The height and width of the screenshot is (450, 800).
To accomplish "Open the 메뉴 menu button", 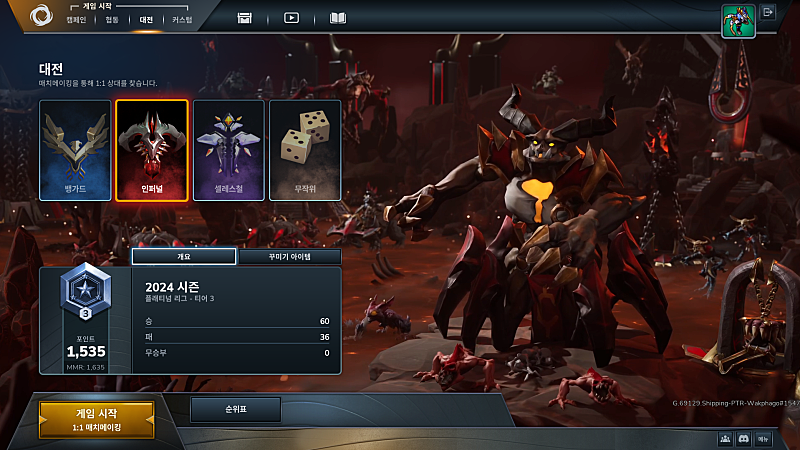I will [763, 439].
